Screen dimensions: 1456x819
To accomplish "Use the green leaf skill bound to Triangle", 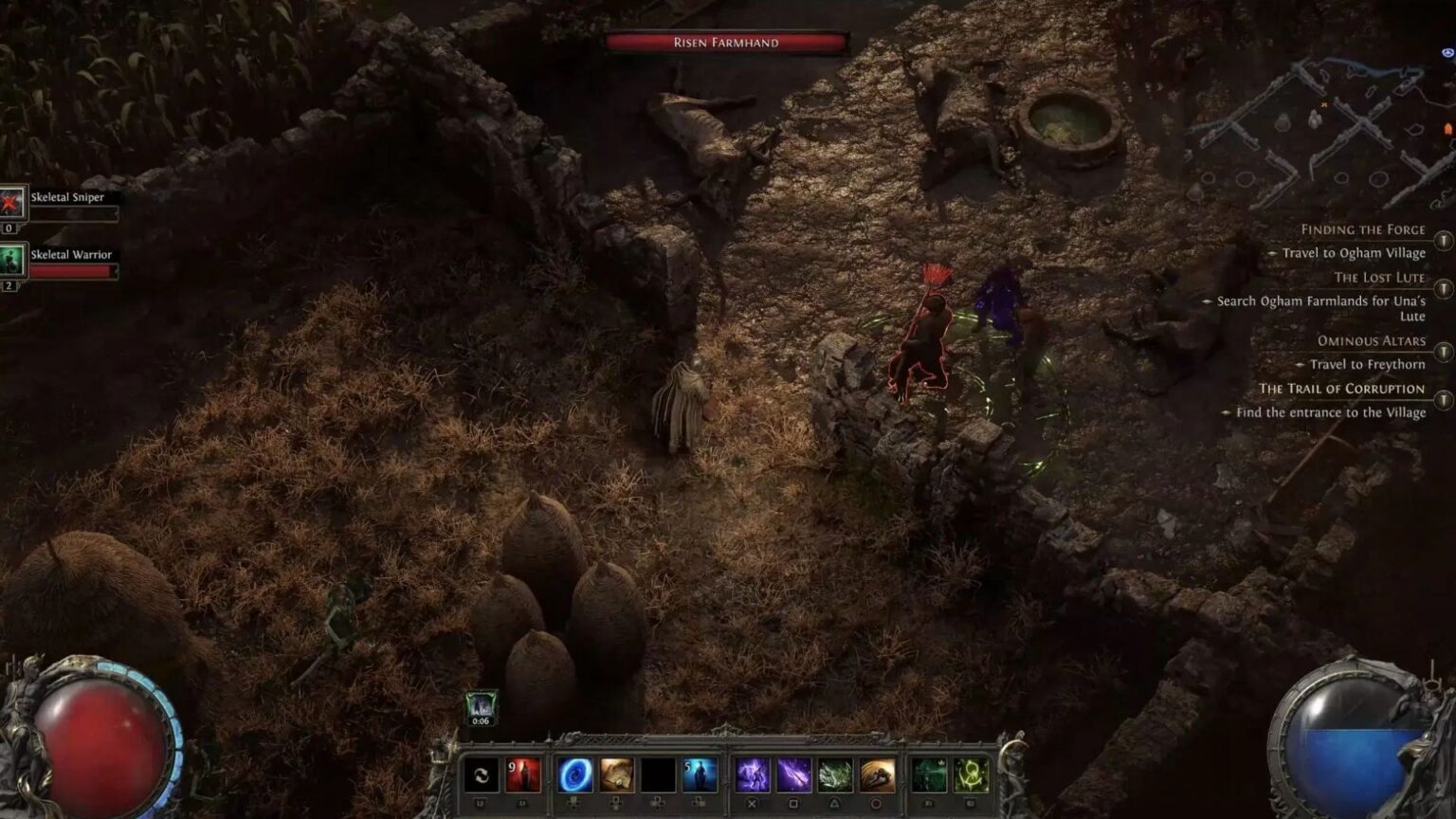I will tap(836, 775).
